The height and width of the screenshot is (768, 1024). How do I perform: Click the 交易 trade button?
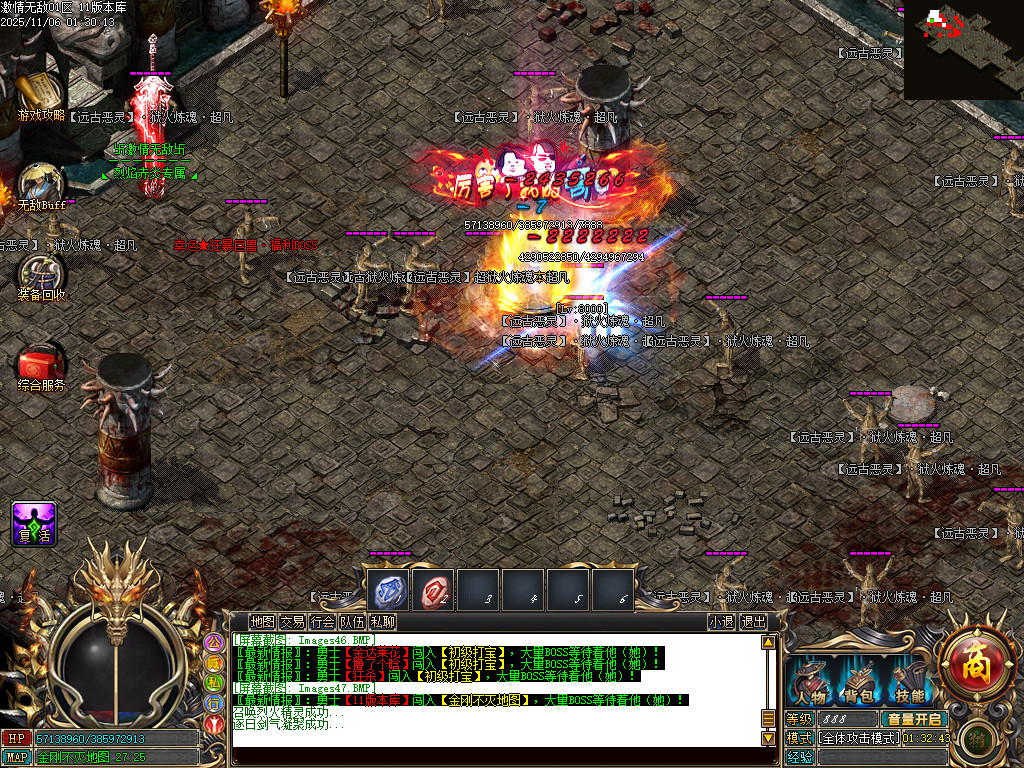(292, 622)
